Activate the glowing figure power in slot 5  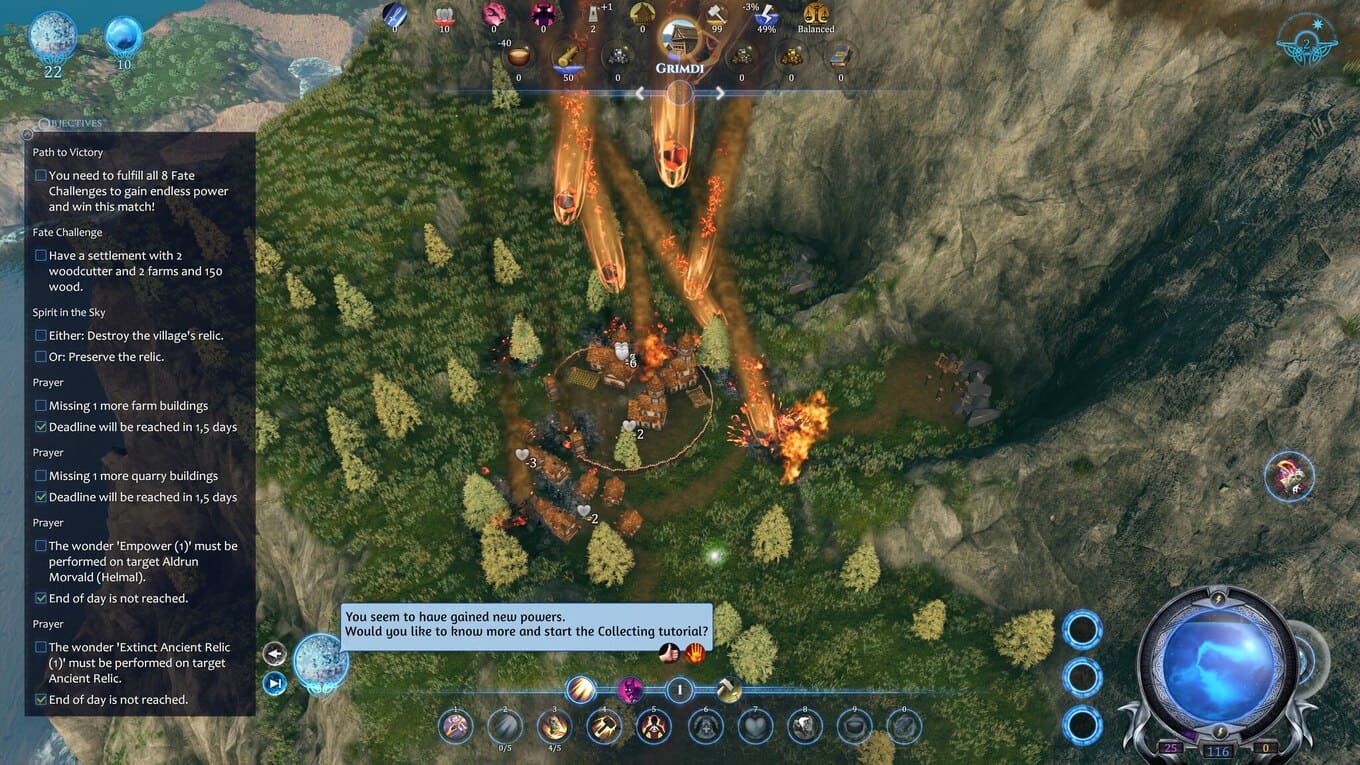[x=654, y=726]
